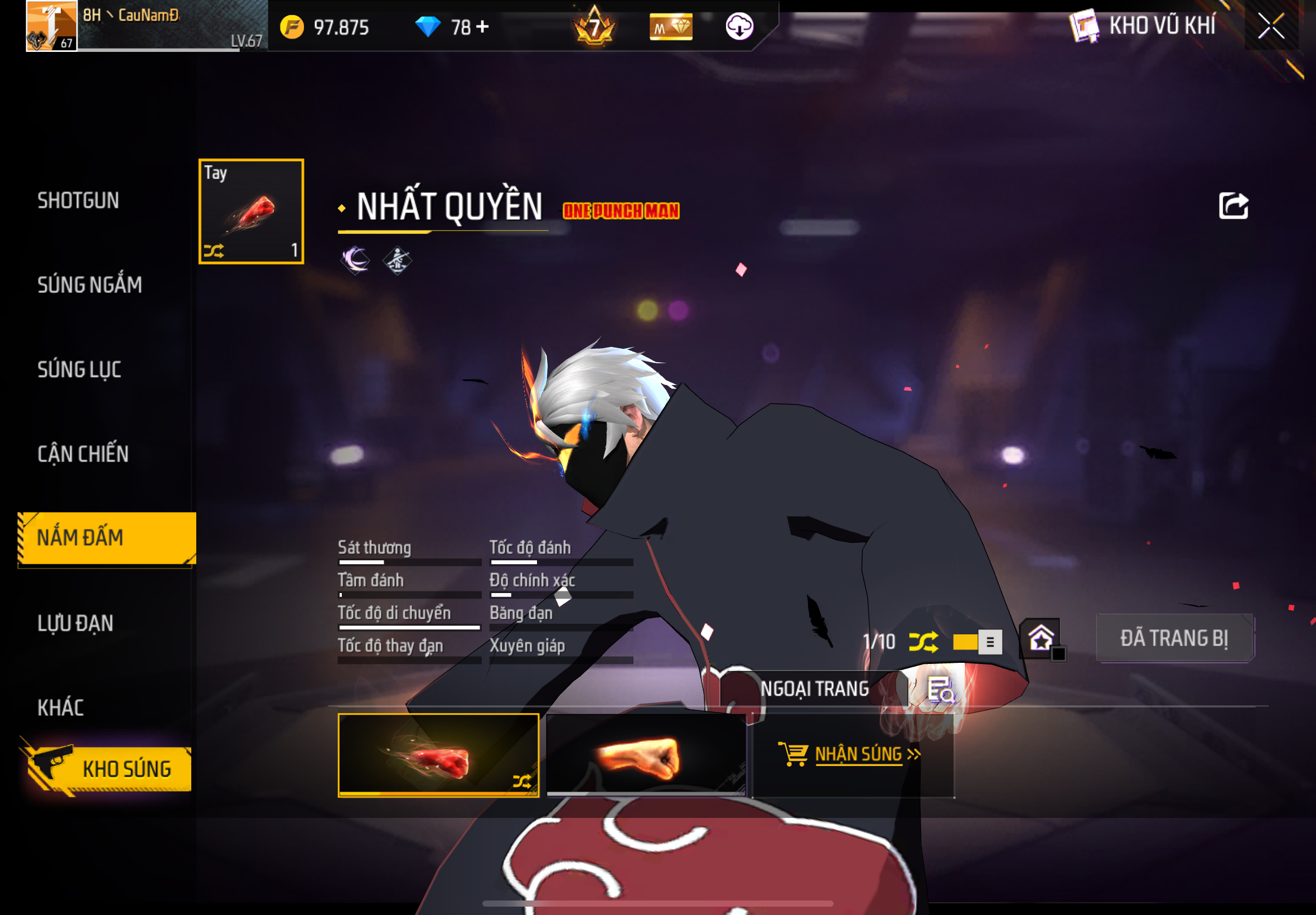Open the skin preview magnifier icon

940,689
